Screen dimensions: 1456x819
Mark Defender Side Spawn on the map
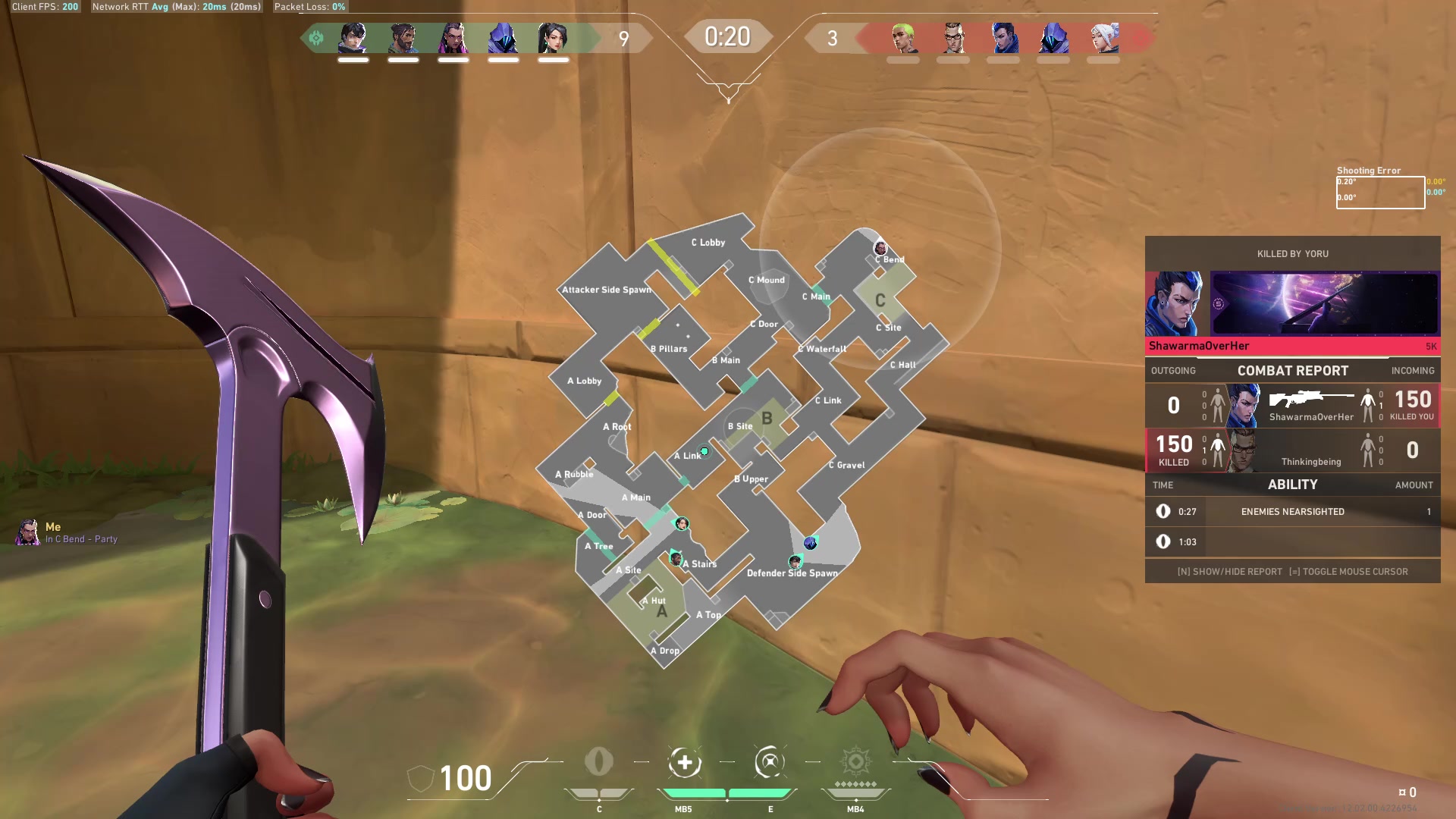792,573
